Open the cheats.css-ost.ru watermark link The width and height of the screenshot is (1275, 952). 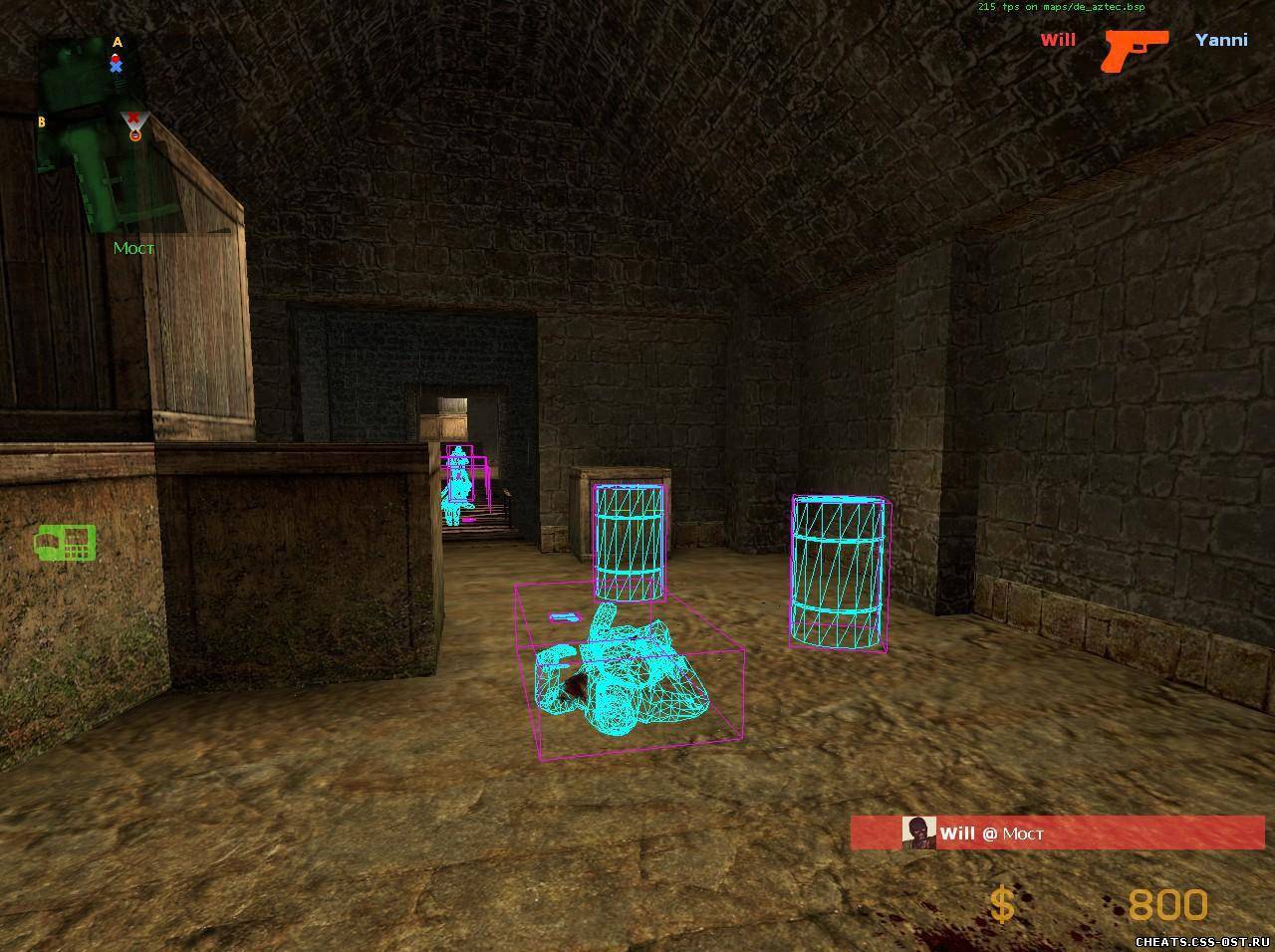[1202, 941]
